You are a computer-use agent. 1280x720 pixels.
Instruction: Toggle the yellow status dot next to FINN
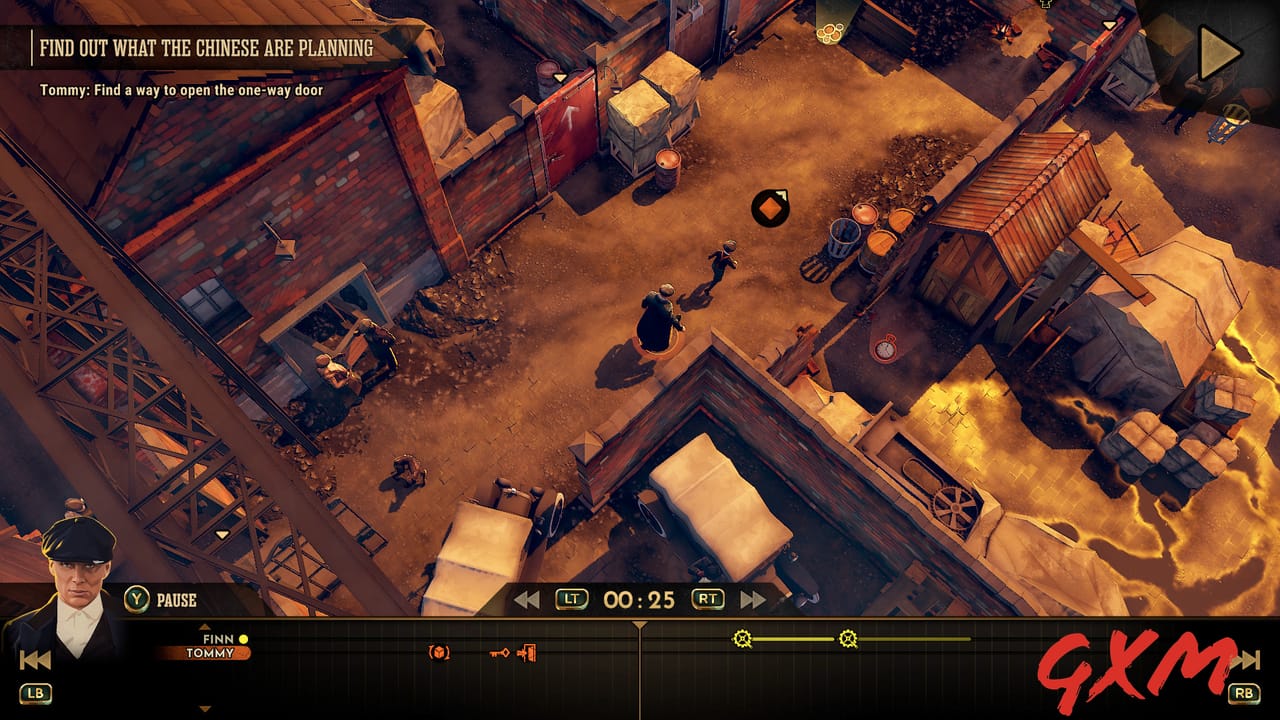point(243,639)
